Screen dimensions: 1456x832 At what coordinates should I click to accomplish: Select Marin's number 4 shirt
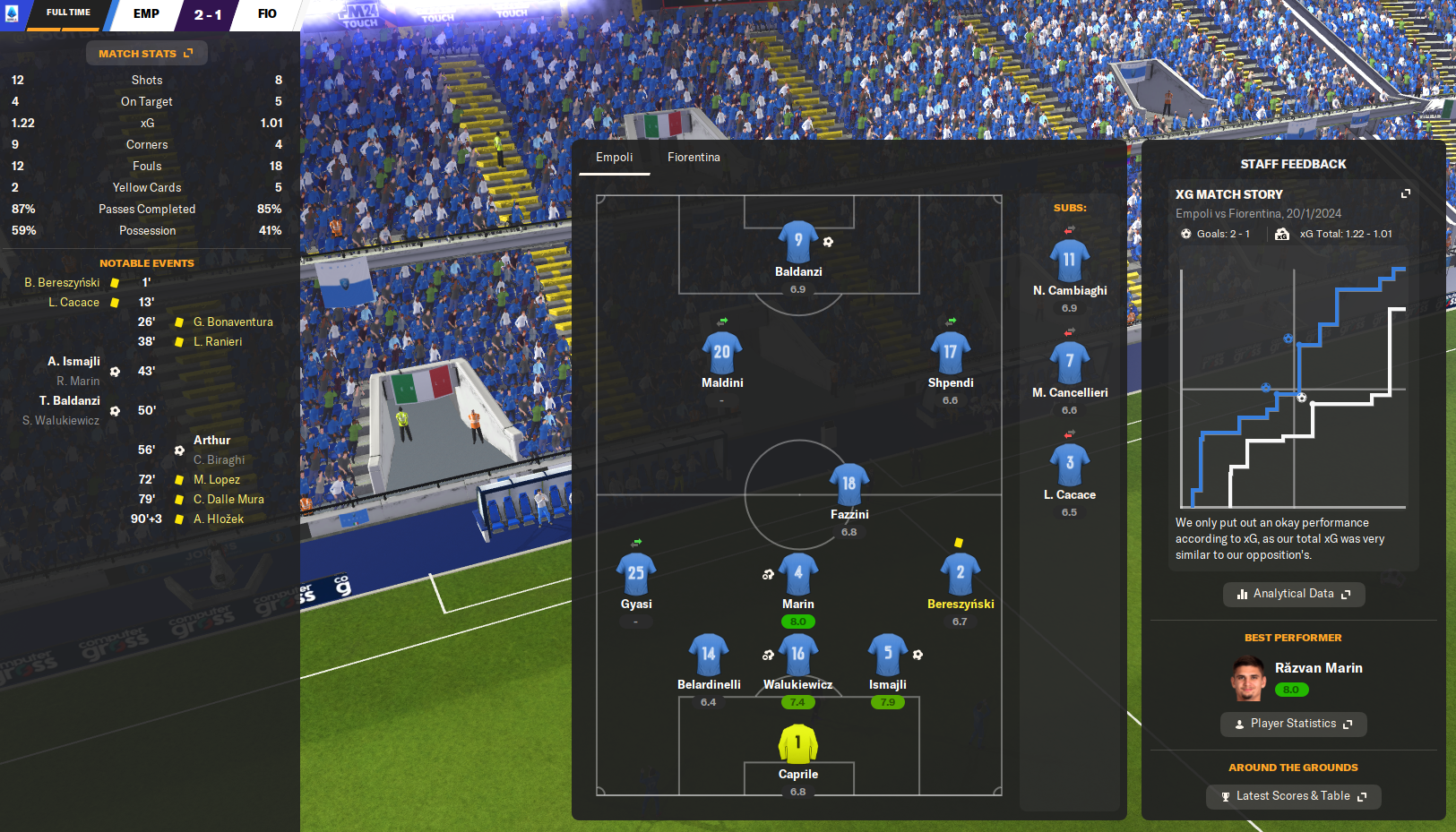point(797,573)
